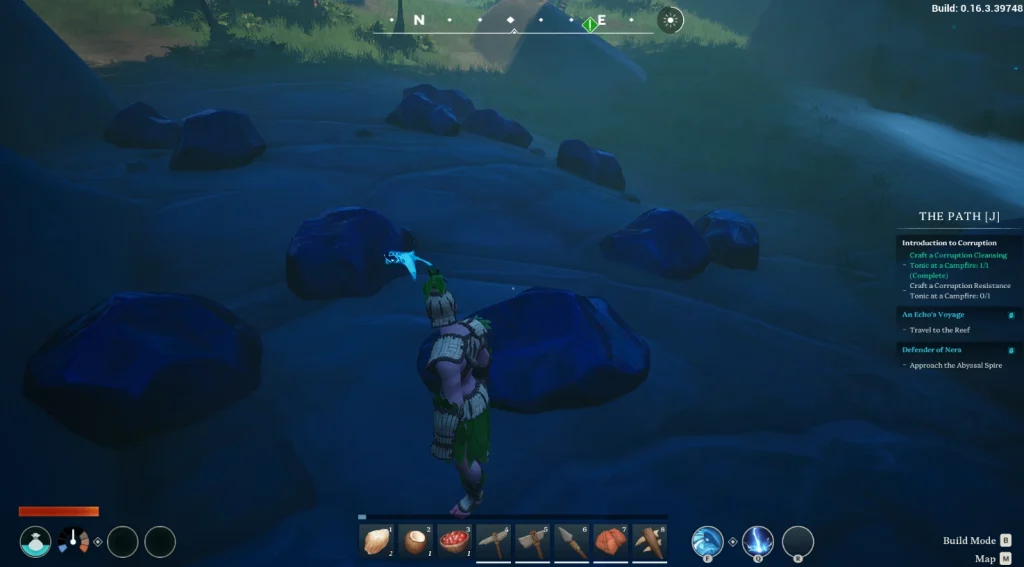
Task: Select the coconut hotbar slot
Action: 416,542
